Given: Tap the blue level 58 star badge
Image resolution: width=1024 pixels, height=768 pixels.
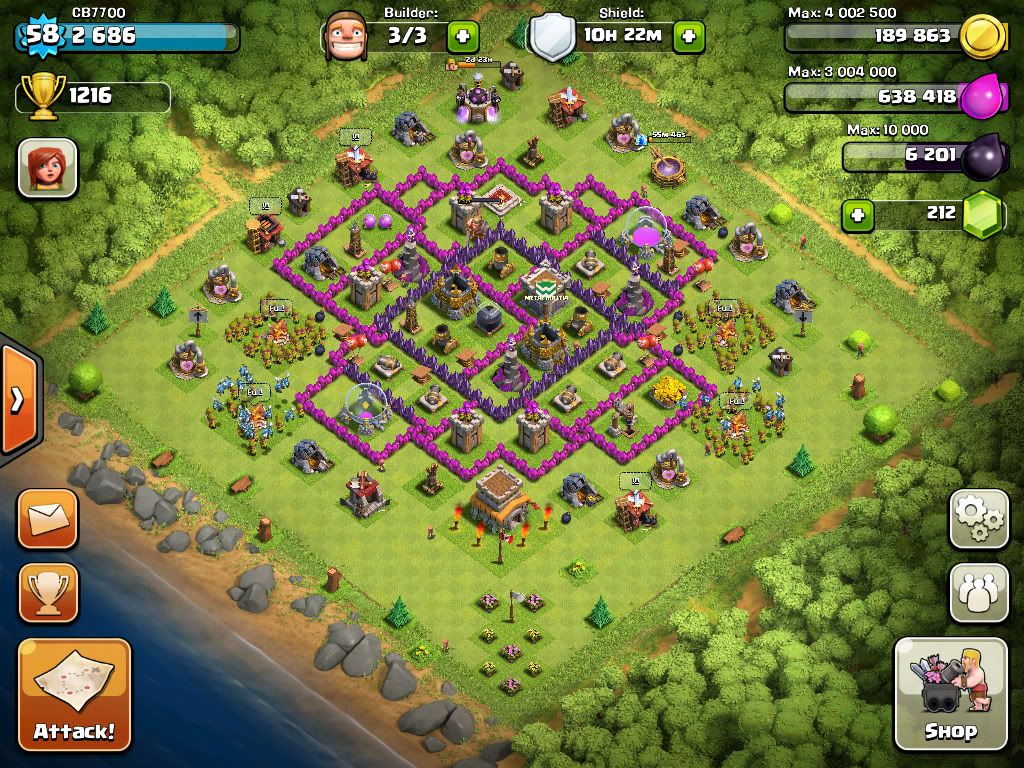Looking at the screenshot, I should tap(40, 36).
